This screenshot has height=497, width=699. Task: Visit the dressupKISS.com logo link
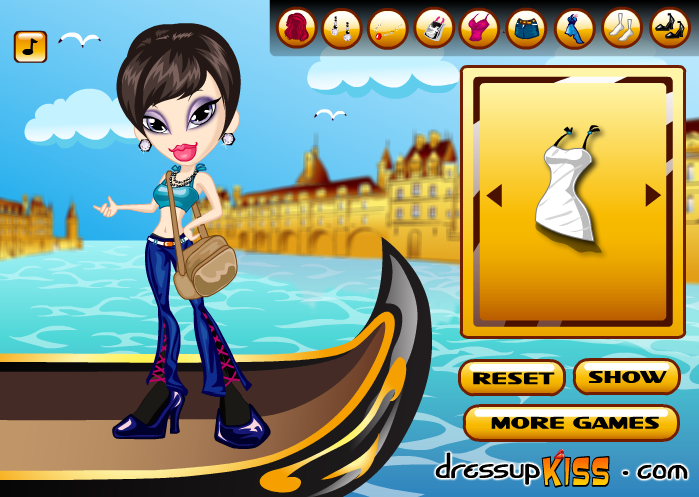561,469
